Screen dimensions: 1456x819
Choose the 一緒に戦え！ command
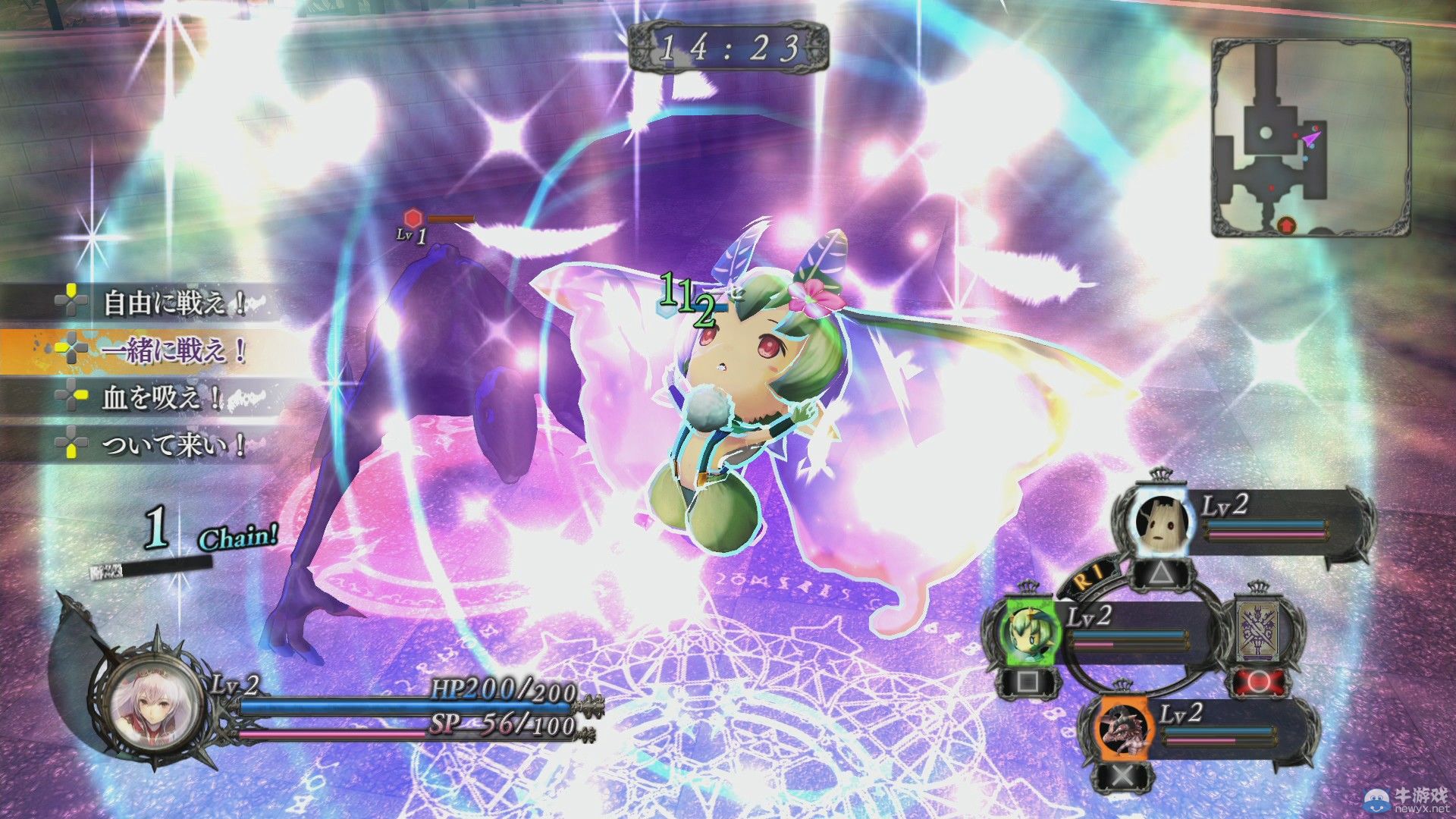coord(173,350)
